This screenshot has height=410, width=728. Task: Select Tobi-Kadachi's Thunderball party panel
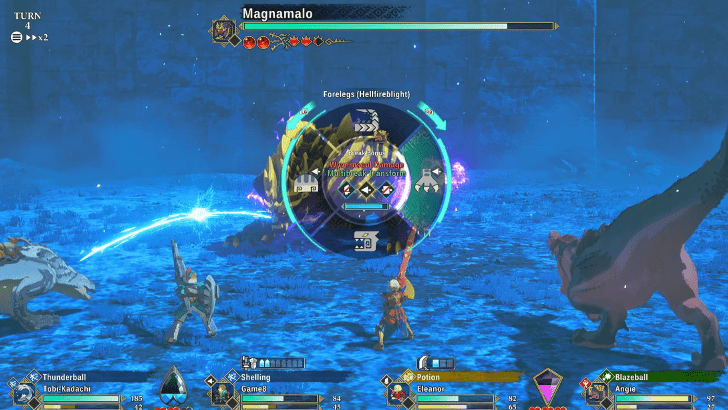(x=80, y=391)
